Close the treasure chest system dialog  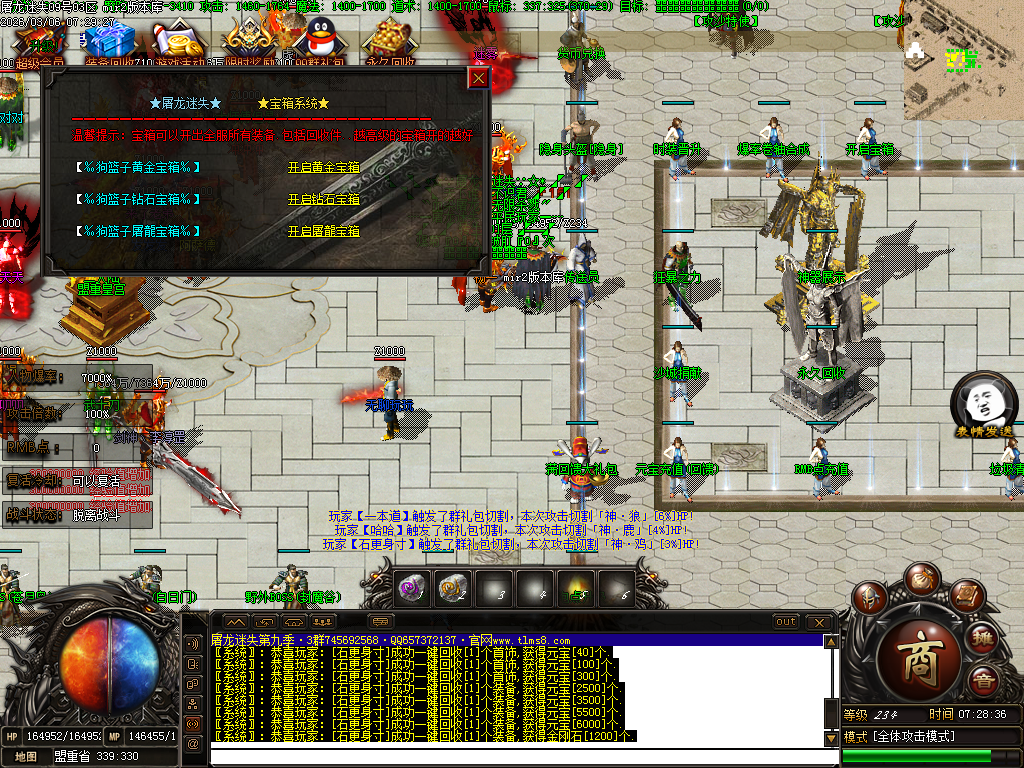point(479,78)
